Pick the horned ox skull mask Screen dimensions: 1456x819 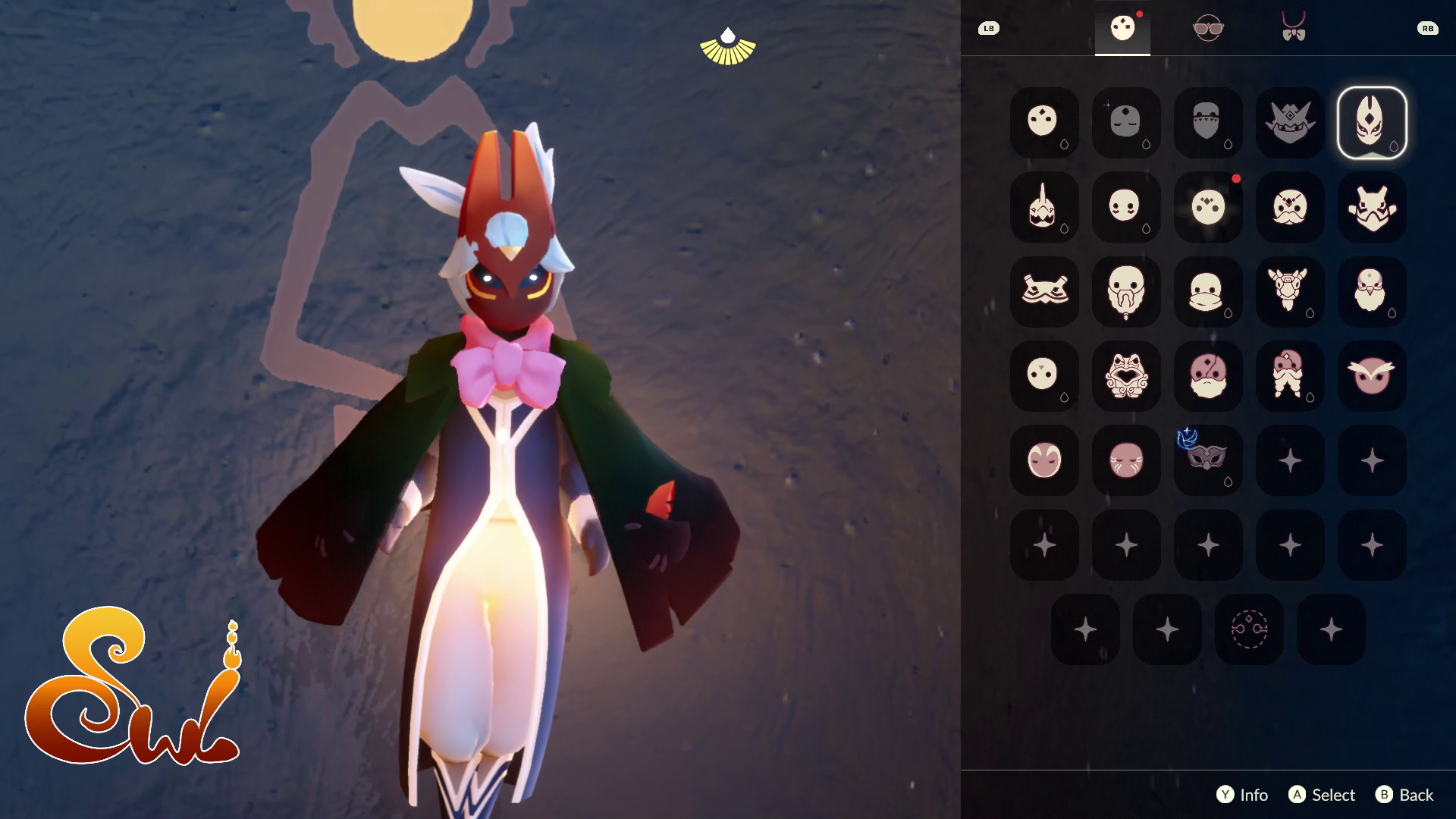pyautogui.click(x=1289, y=292)
